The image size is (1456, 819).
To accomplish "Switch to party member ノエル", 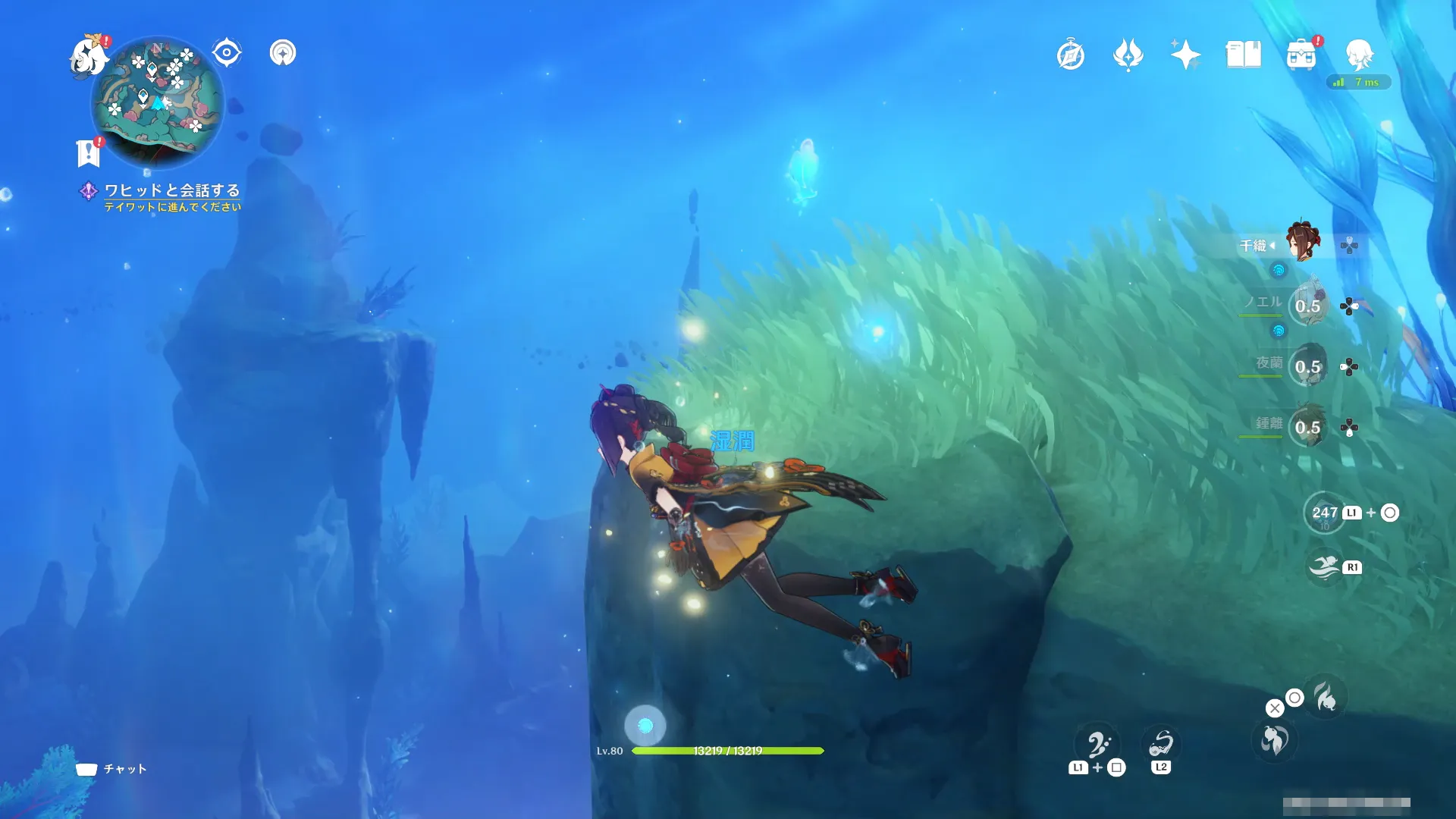I will coord(1307,306).
